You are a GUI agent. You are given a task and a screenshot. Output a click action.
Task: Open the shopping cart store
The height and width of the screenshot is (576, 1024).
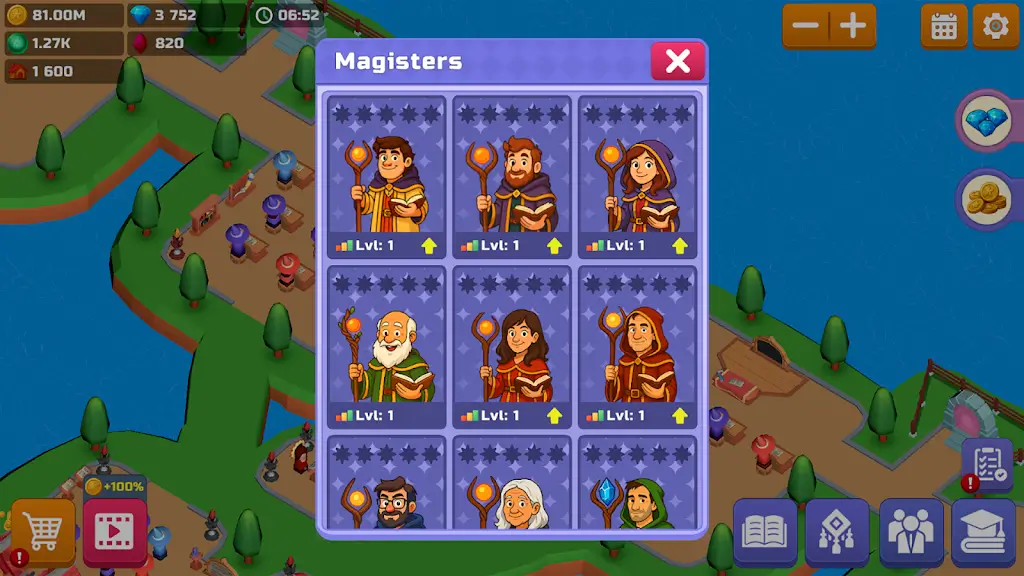click(43, 532)
